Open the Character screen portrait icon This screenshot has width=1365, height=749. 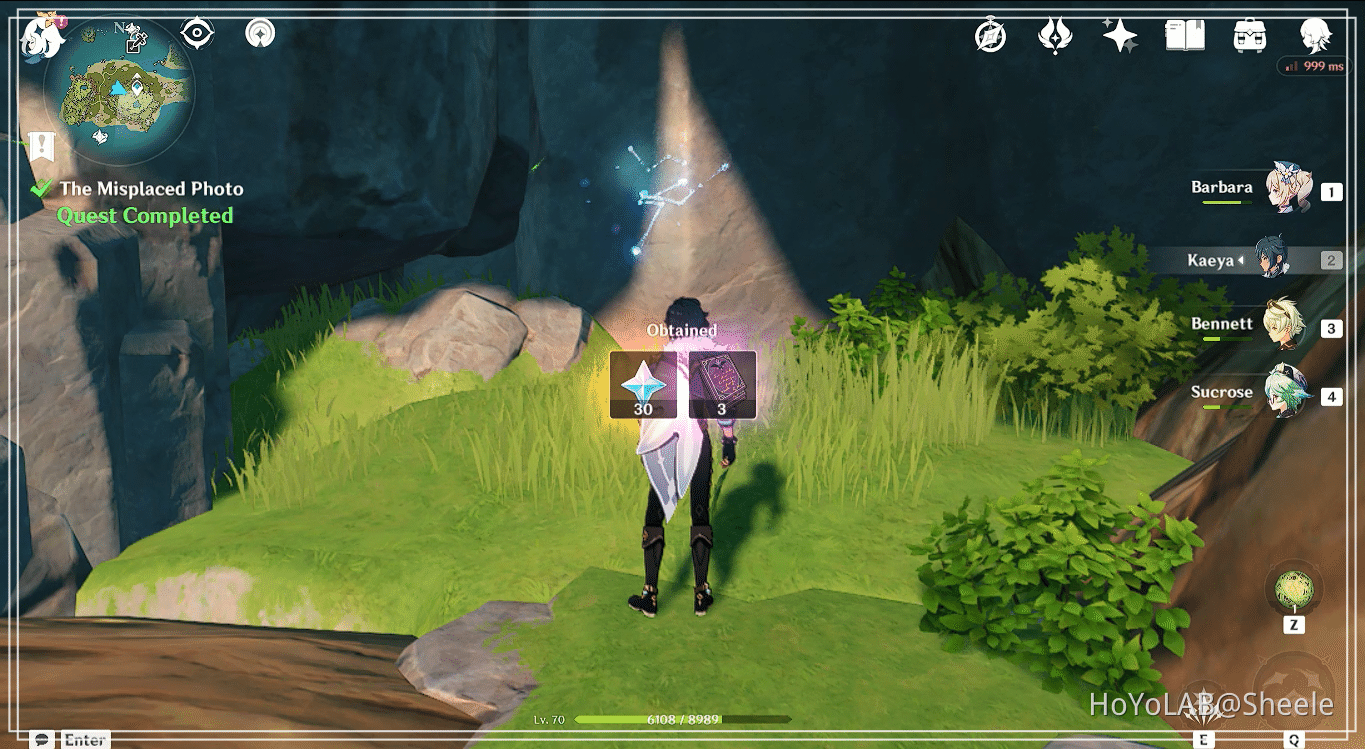tap(1316, 37)
